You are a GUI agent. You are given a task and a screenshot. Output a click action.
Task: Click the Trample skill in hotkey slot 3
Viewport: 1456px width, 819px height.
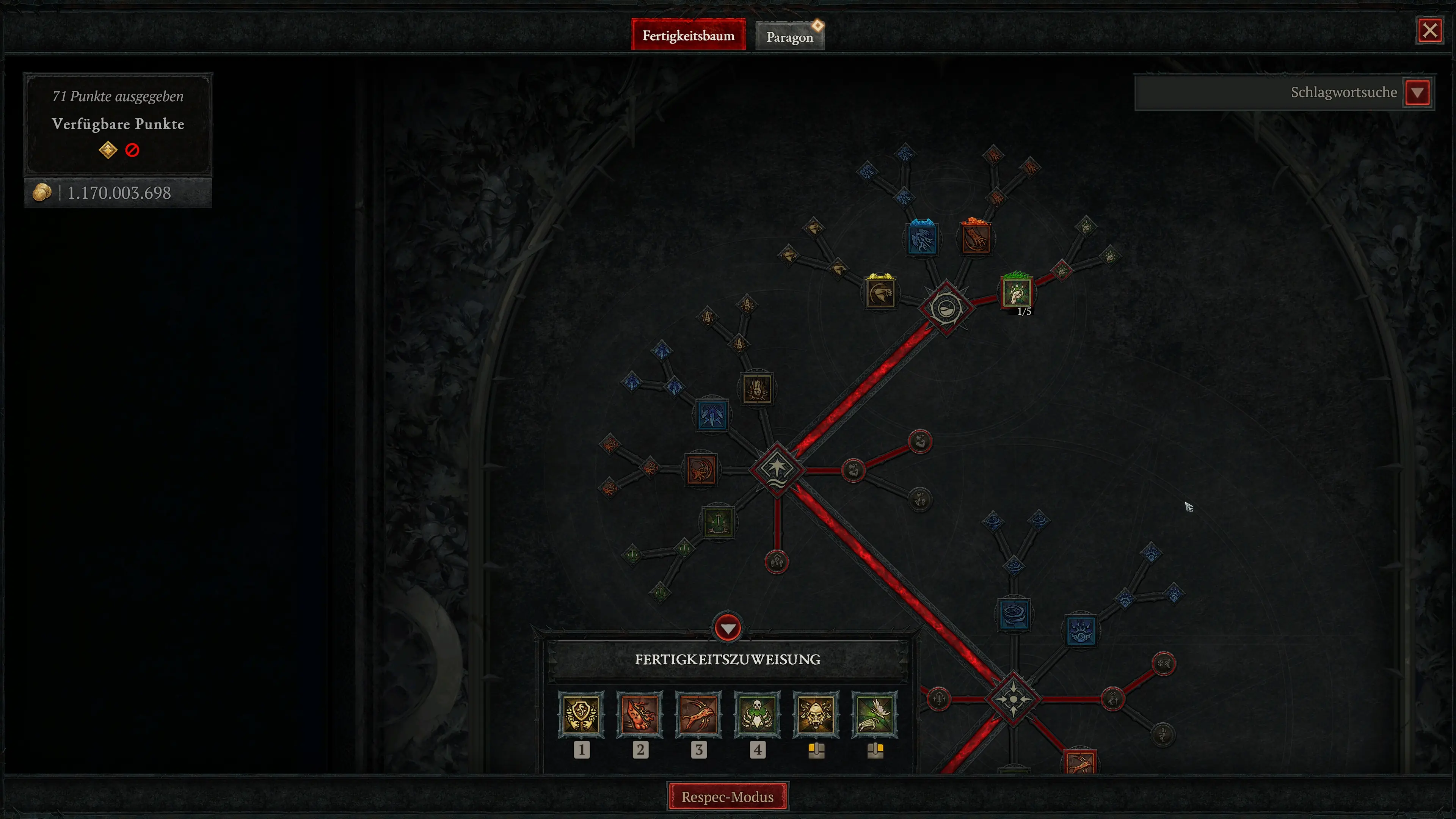click(x=699, y=715)
